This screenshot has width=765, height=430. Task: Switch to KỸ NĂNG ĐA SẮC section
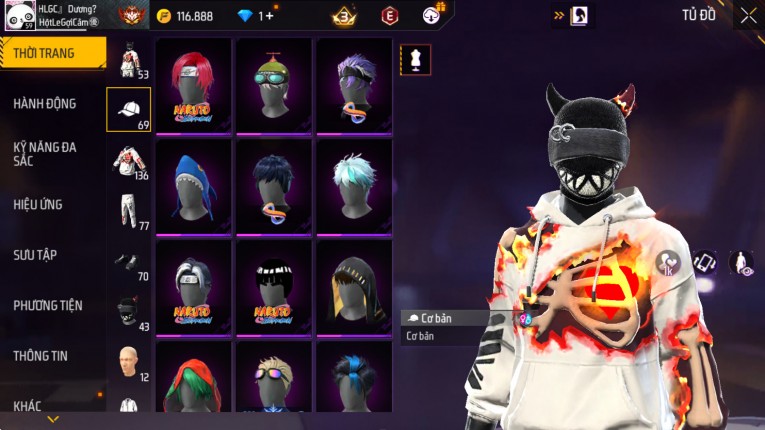[45, 153]
